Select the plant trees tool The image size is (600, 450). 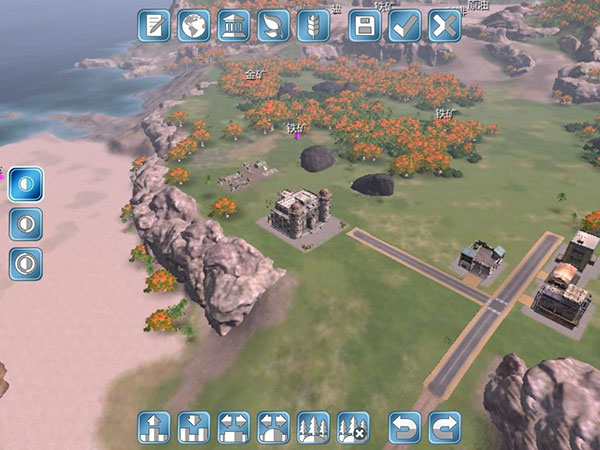tap(313, 428)
